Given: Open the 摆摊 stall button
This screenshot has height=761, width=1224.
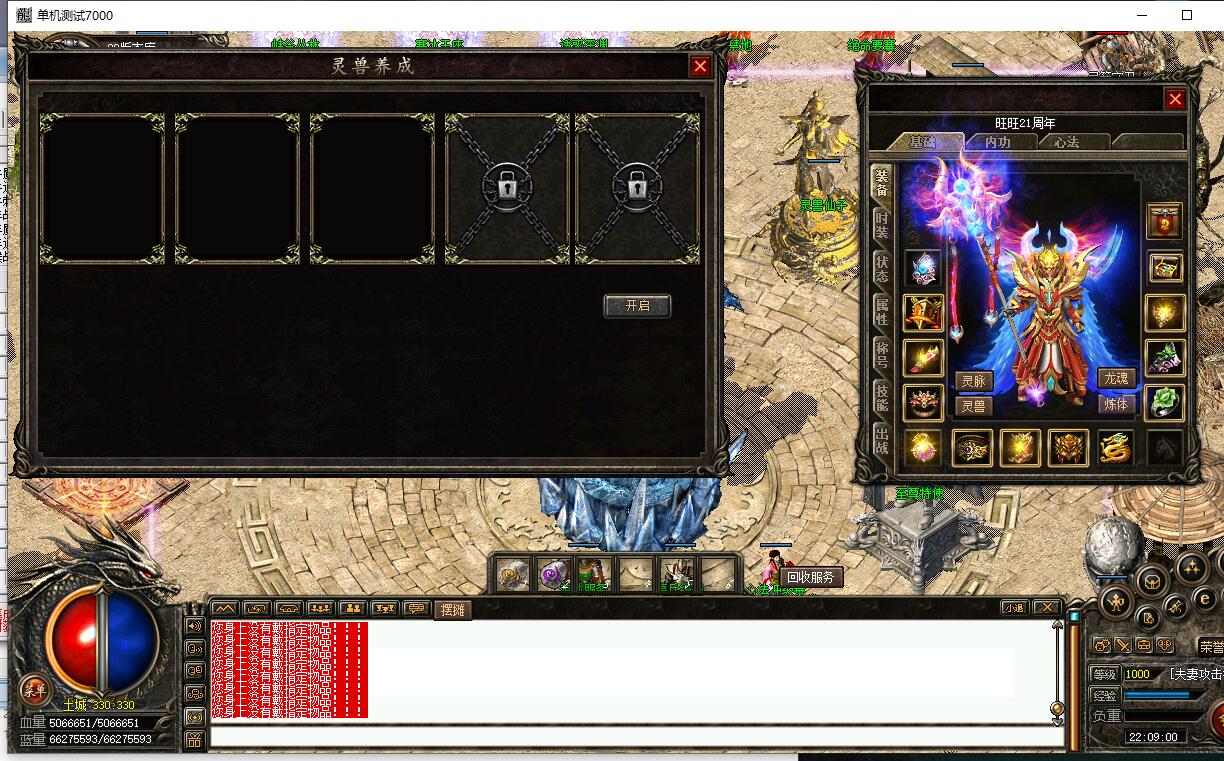Looking at the screenshot, I should 451,609.
